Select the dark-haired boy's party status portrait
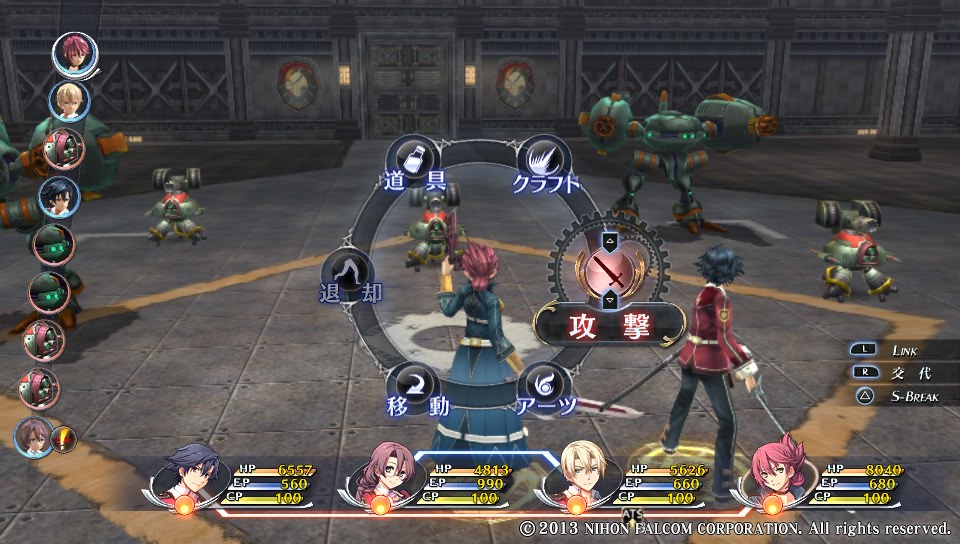 (188, 479)
